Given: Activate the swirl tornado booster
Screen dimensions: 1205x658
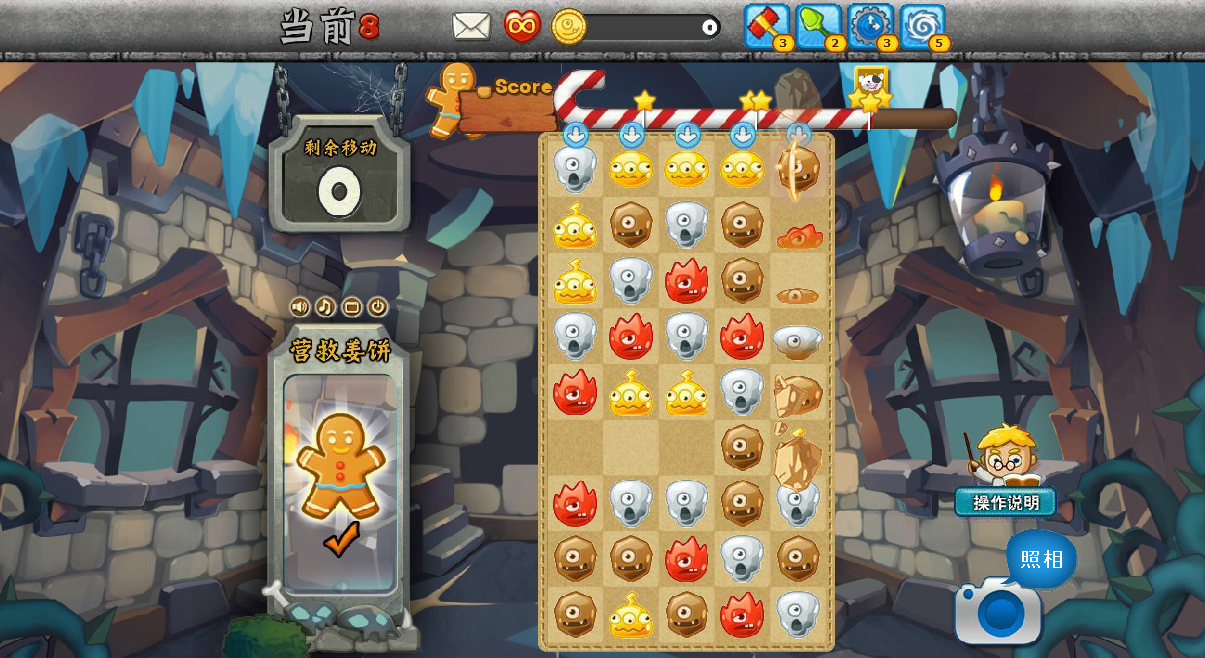Looking at the screenshot, I should click(x=922, y=25).
